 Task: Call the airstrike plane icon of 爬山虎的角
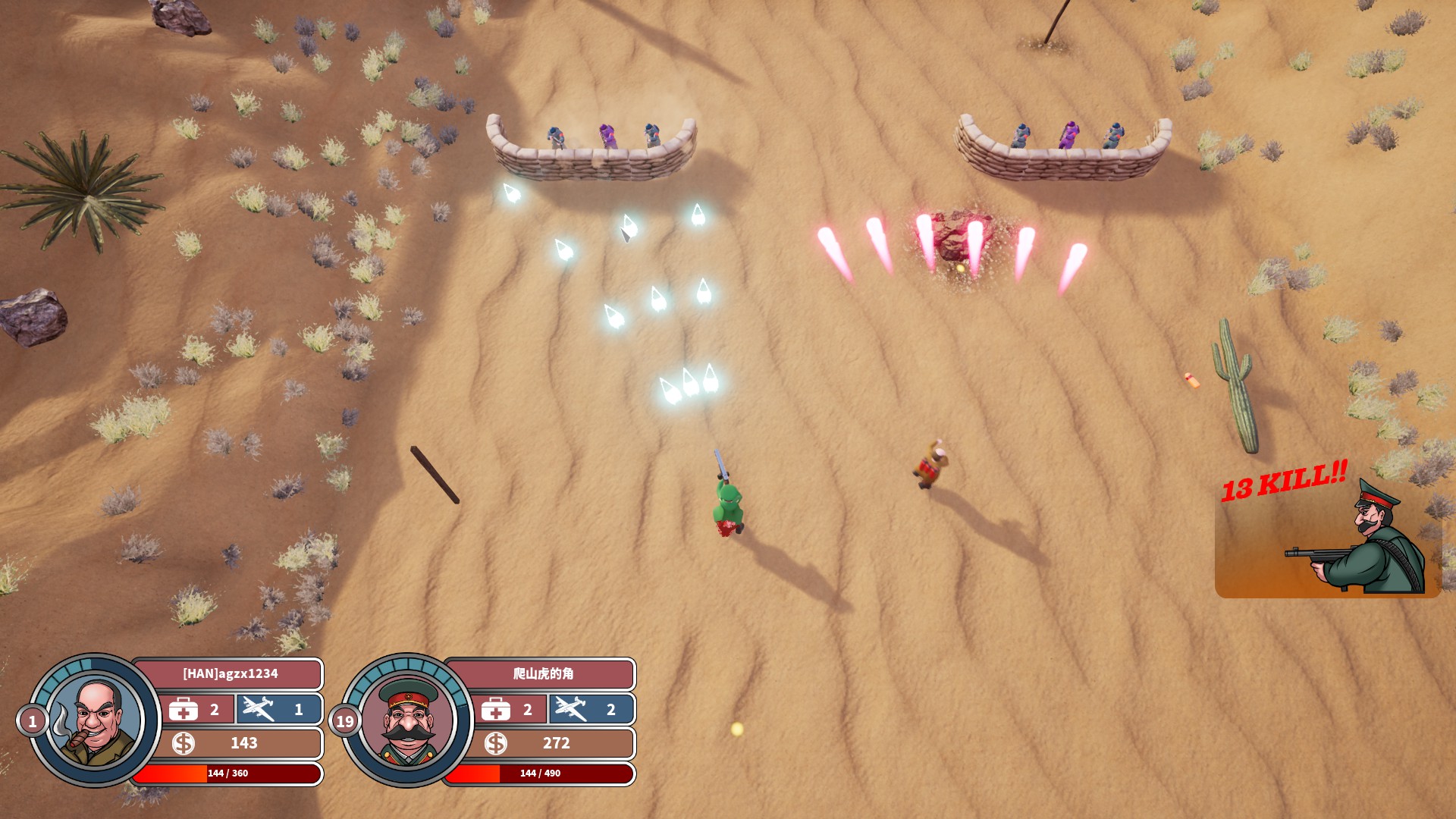(570, 709)
